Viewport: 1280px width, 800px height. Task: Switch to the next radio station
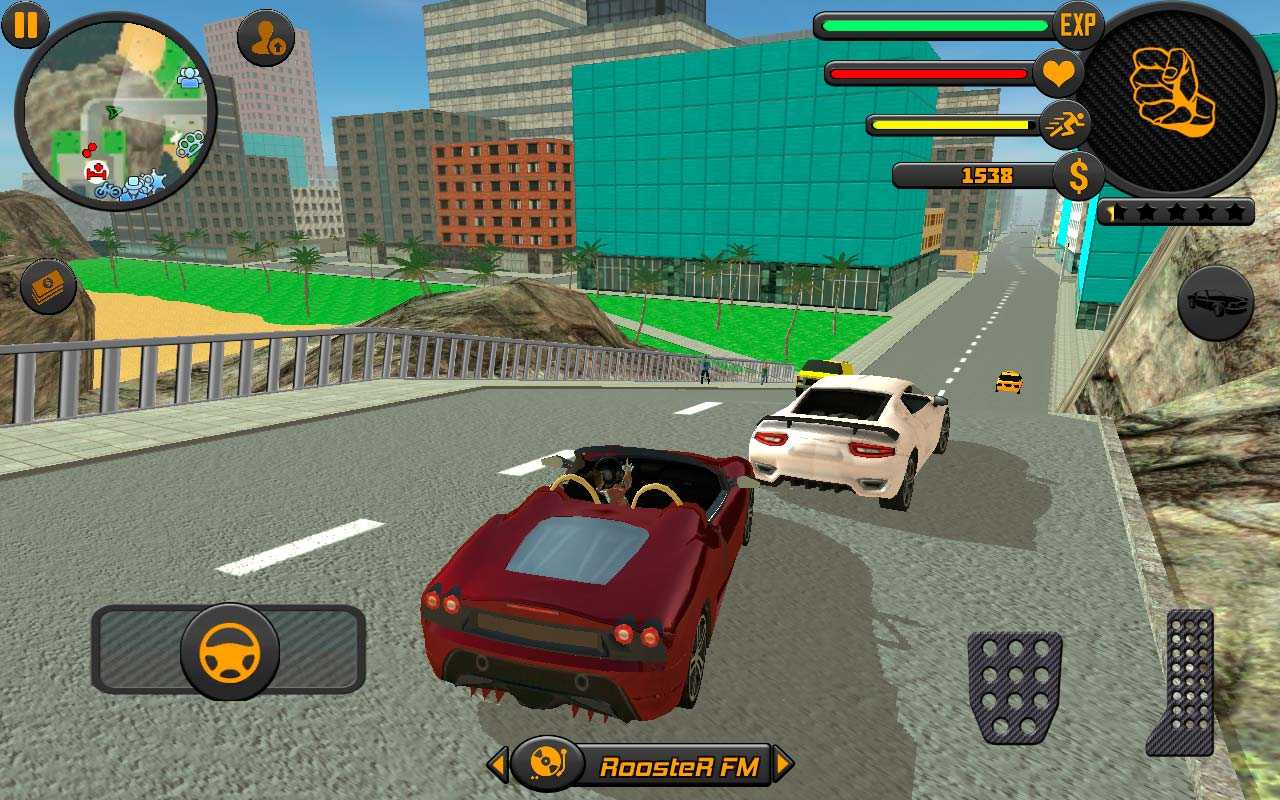[x=783, y=765]
